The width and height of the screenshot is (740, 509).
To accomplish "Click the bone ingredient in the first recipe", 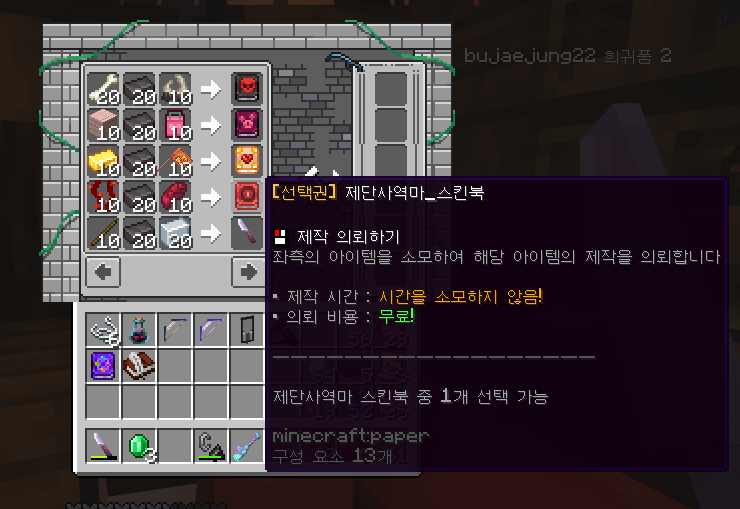I will 103,87.
